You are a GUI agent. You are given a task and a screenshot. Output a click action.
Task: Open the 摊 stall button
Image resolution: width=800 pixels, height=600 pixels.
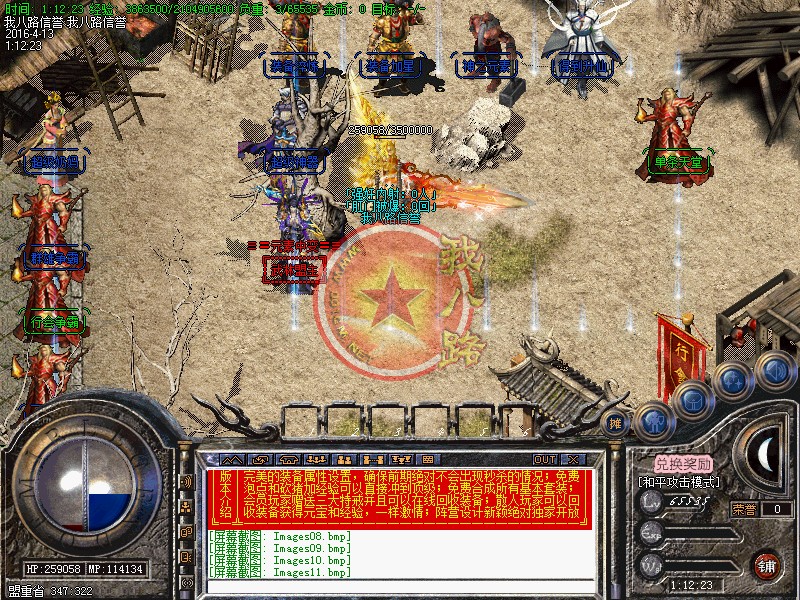[x=615, y=424]
